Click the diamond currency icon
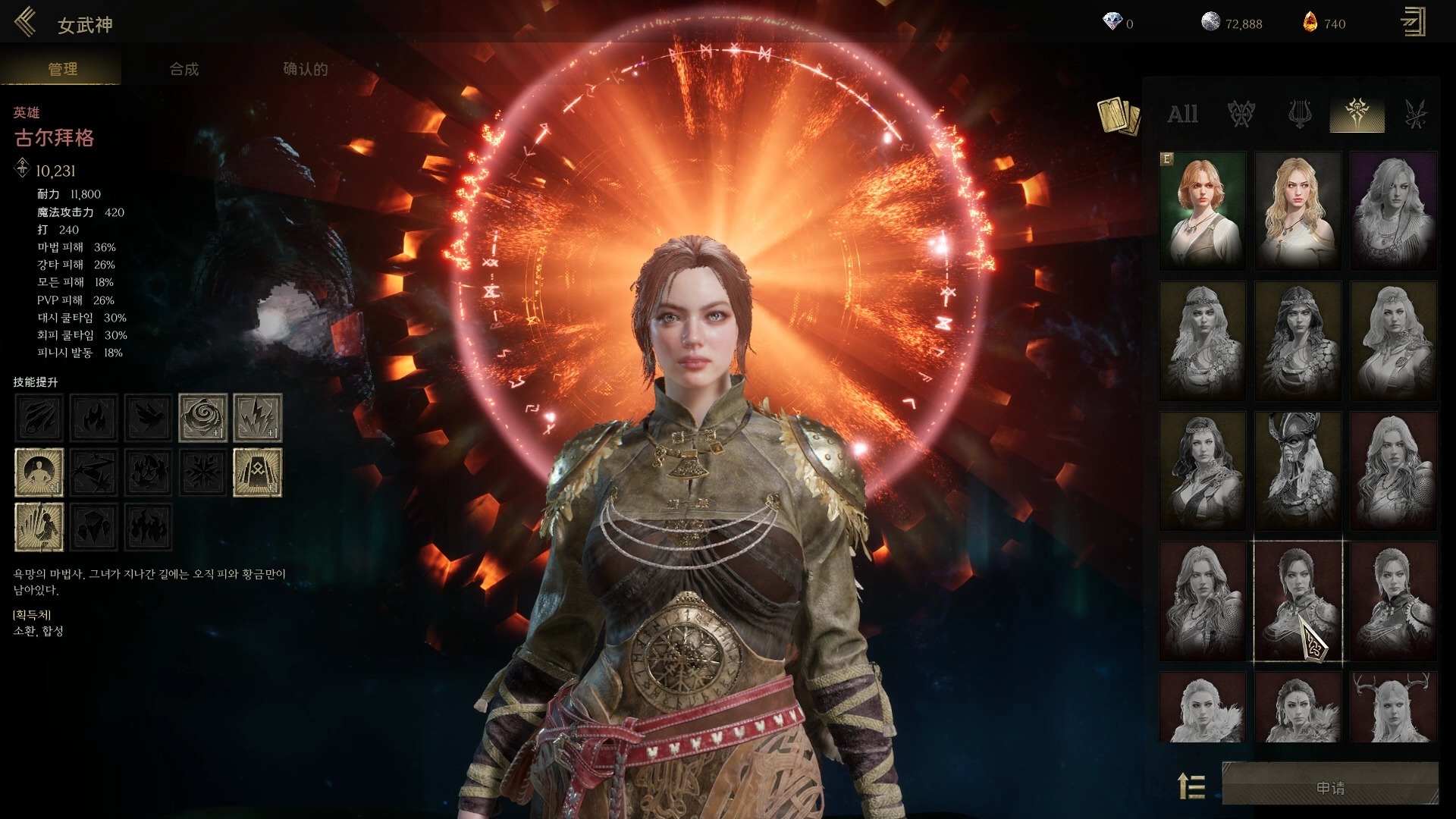The height and width of the screenshot is (819, 1456). [1112, 23]
